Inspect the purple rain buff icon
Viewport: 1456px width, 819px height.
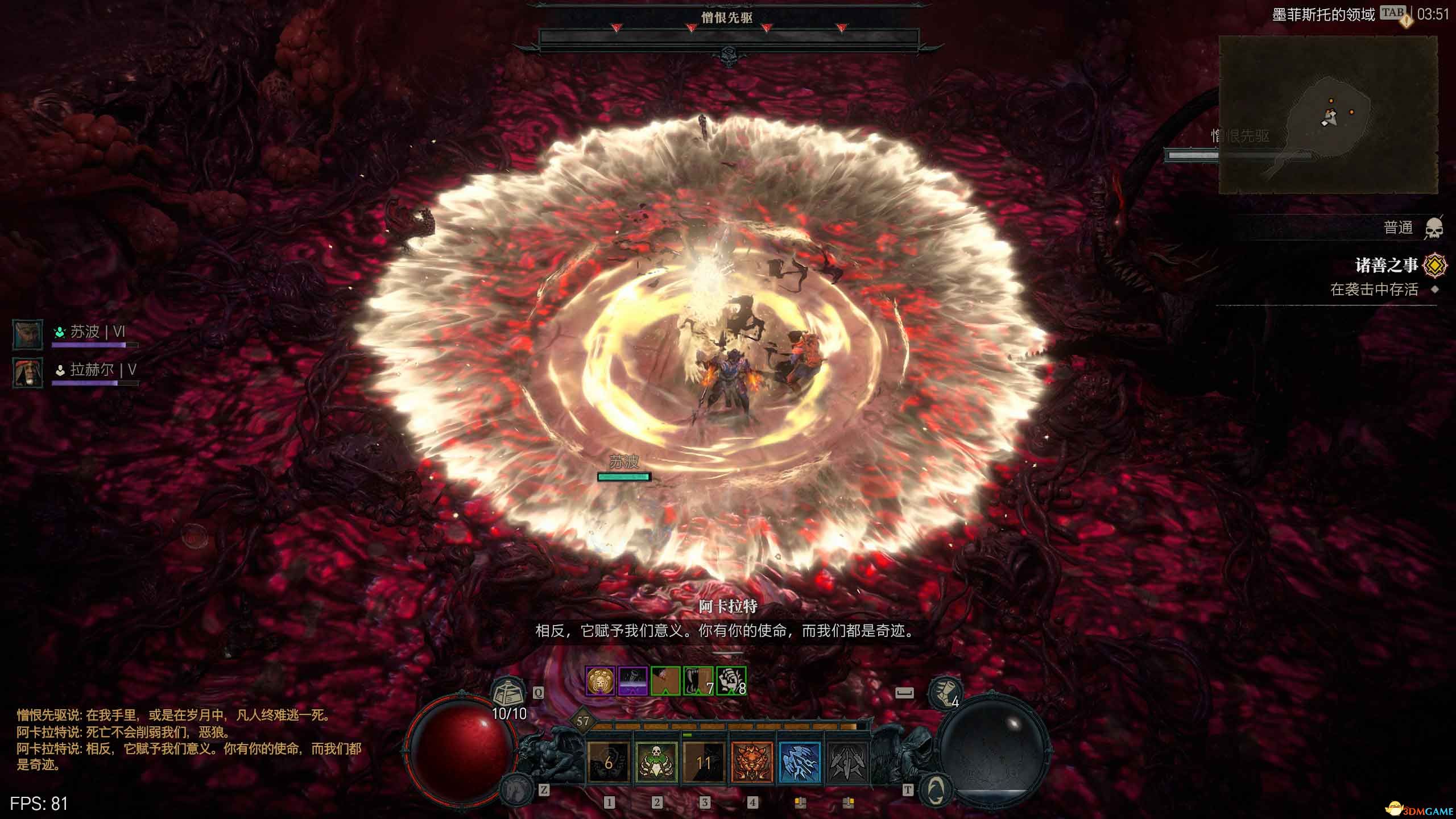pyautogui.click(x=632, y=681)
